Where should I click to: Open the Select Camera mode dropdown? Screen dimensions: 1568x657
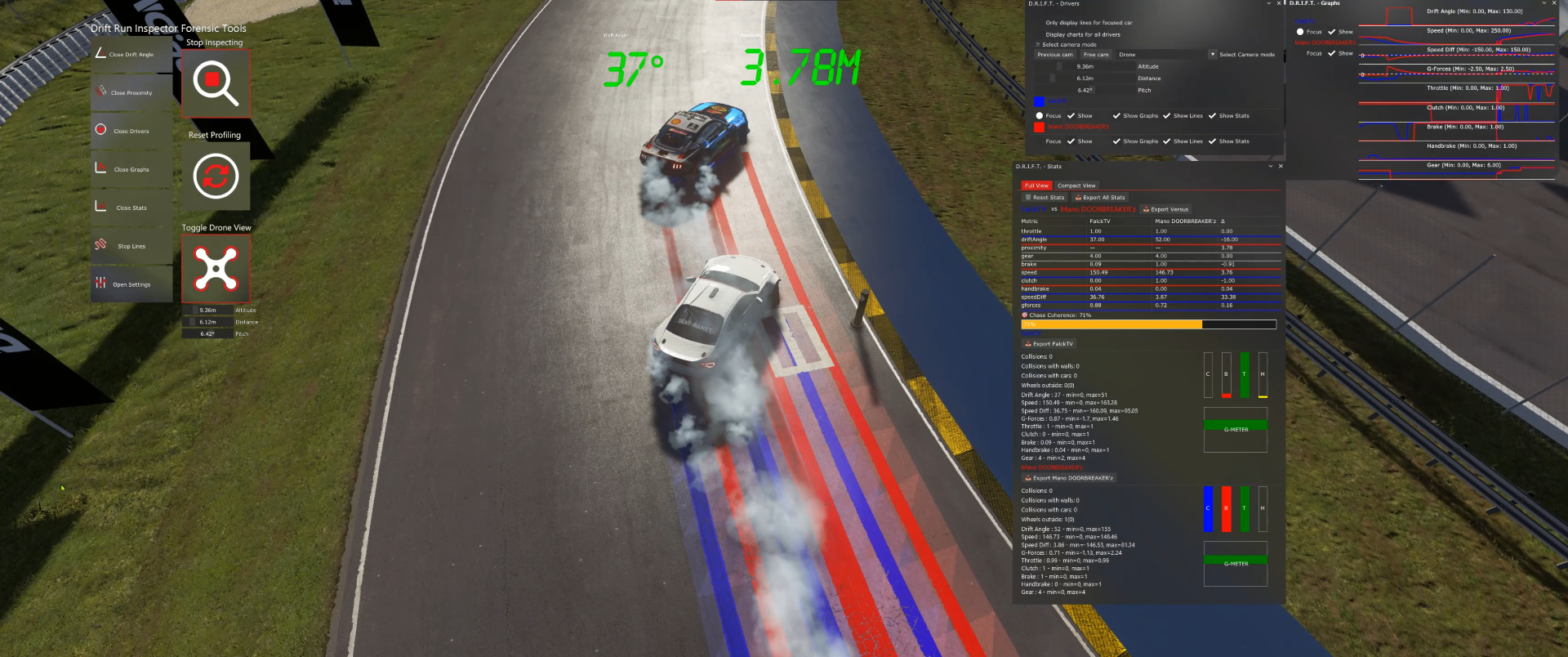click(x=1213, y=54)
